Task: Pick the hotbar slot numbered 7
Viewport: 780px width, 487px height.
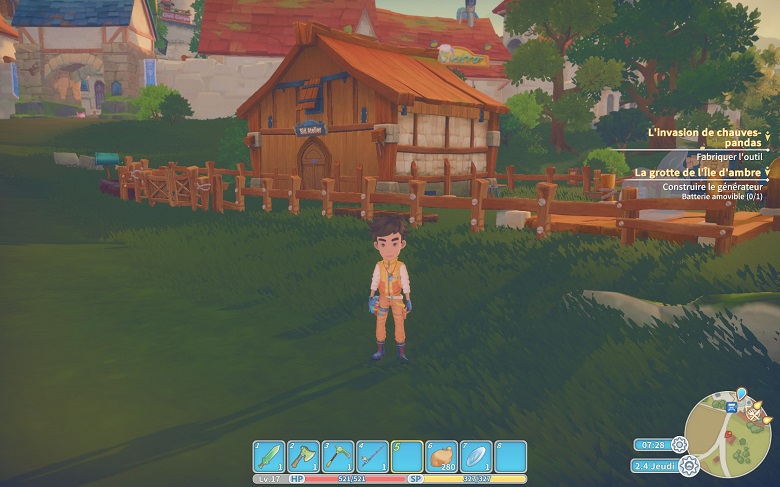Action: 476,456
